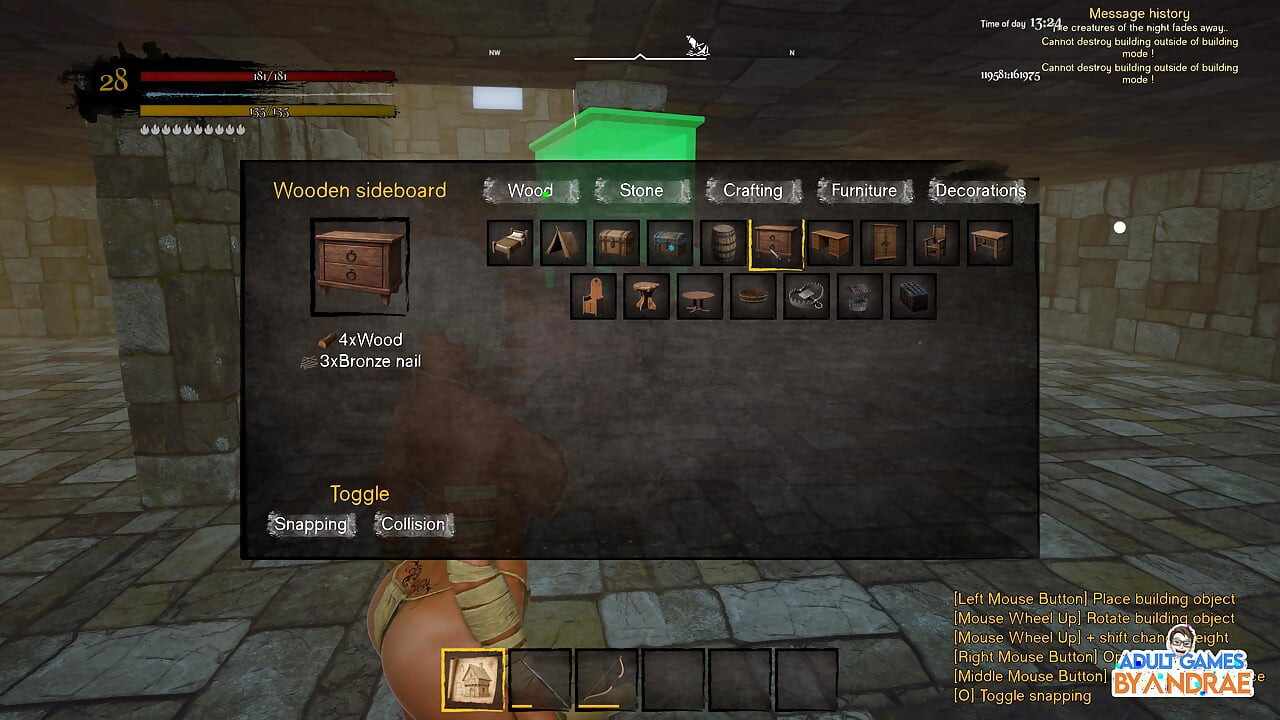This screenshot has width=1280, height=720.
Task: Switch to the Decorations tab
Action: pos(980,190)
